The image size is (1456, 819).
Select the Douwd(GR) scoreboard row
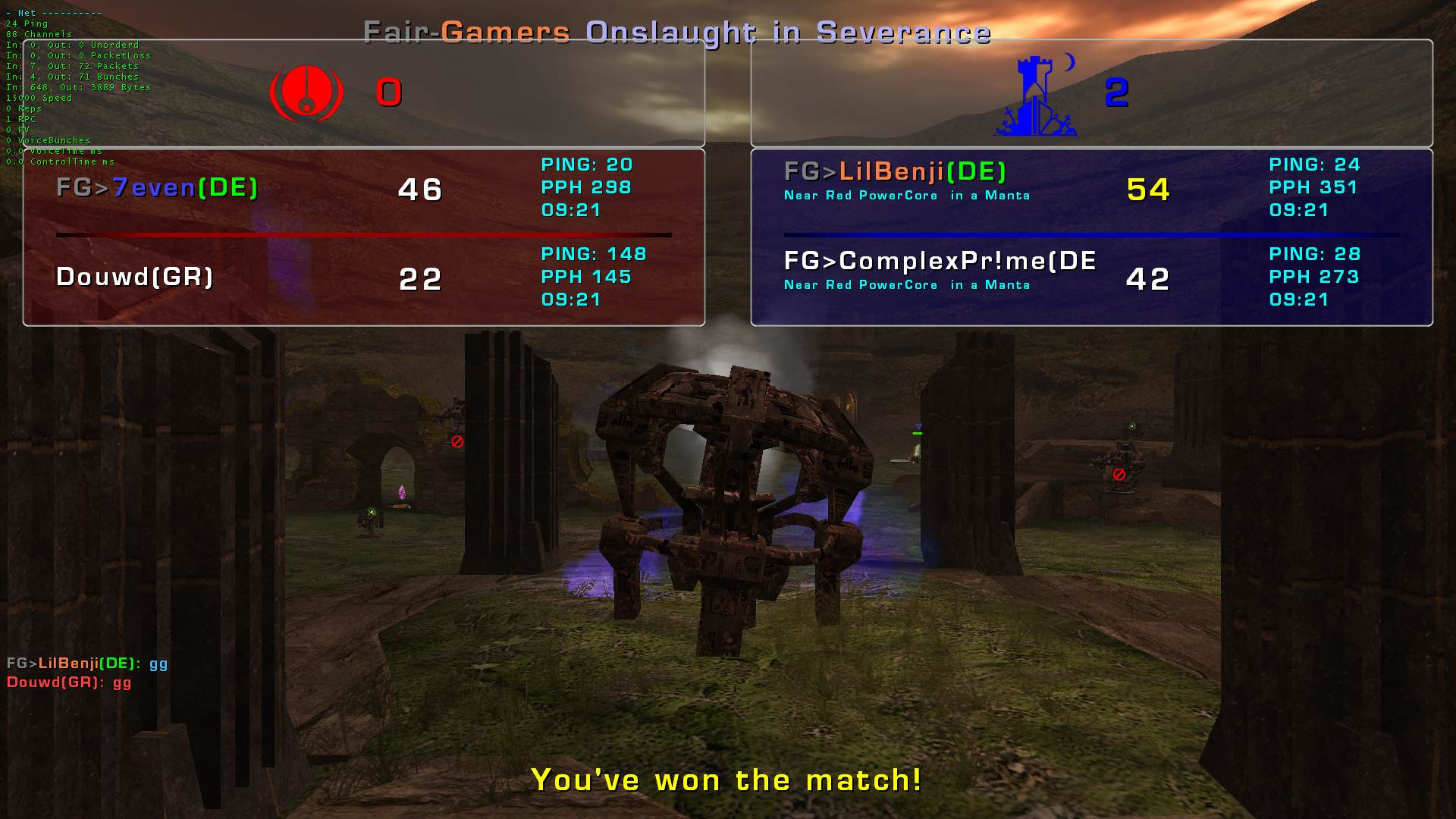coord(135,277)
